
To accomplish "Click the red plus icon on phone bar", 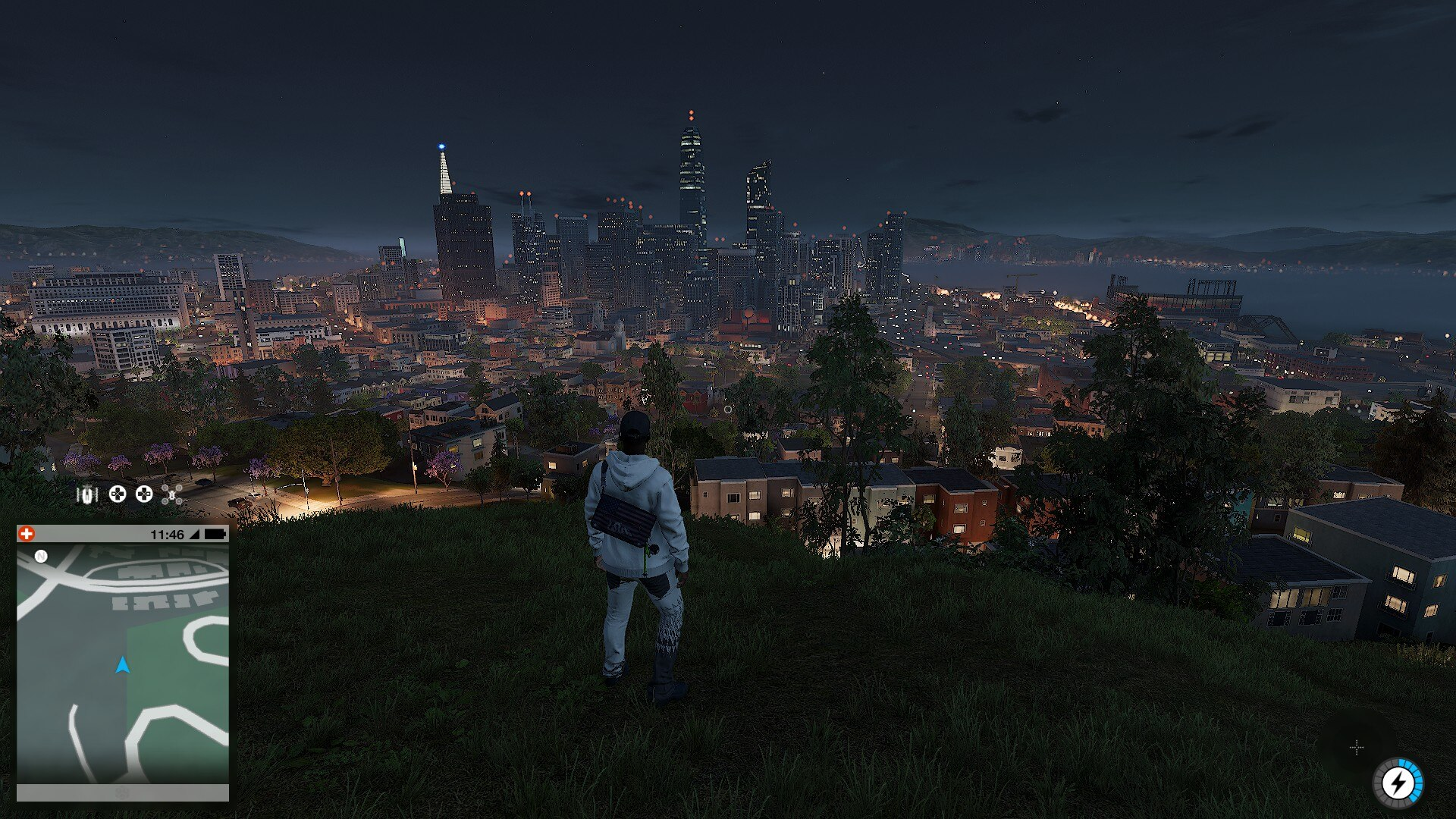I will [27, 534].
